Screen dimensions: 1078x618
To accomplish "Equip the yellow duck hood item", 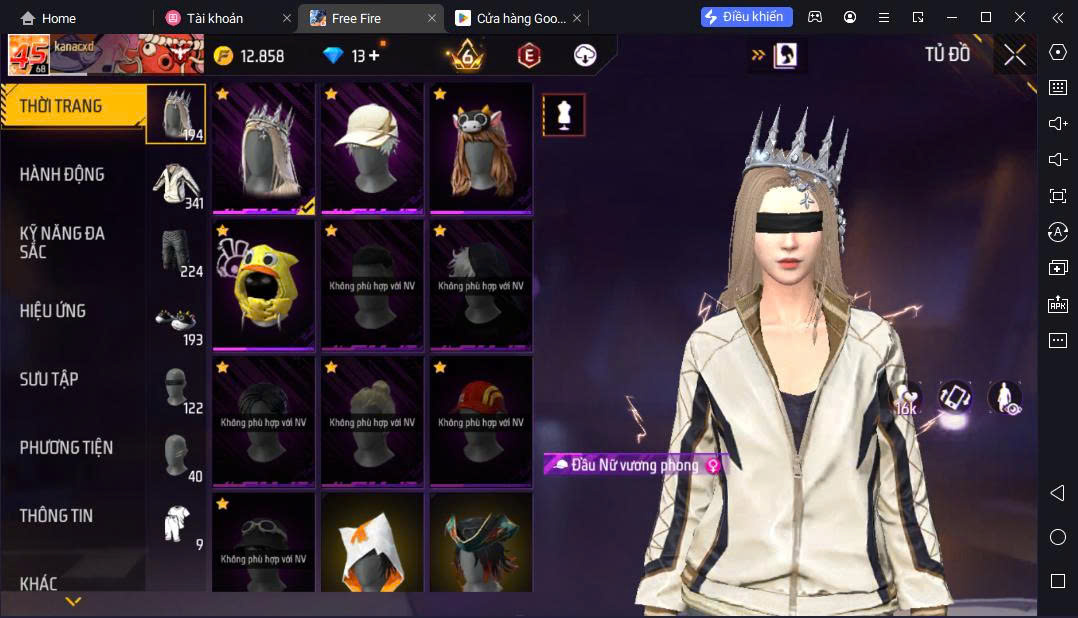I will coord(264,285).
